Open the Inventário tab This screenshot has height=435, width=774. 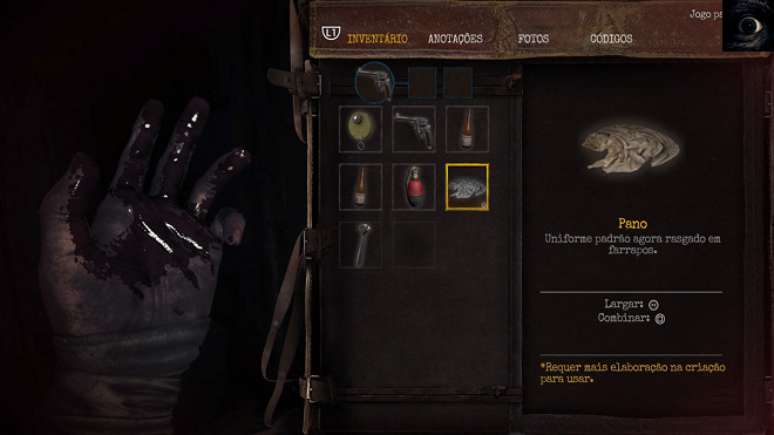[x=377, y=39]
